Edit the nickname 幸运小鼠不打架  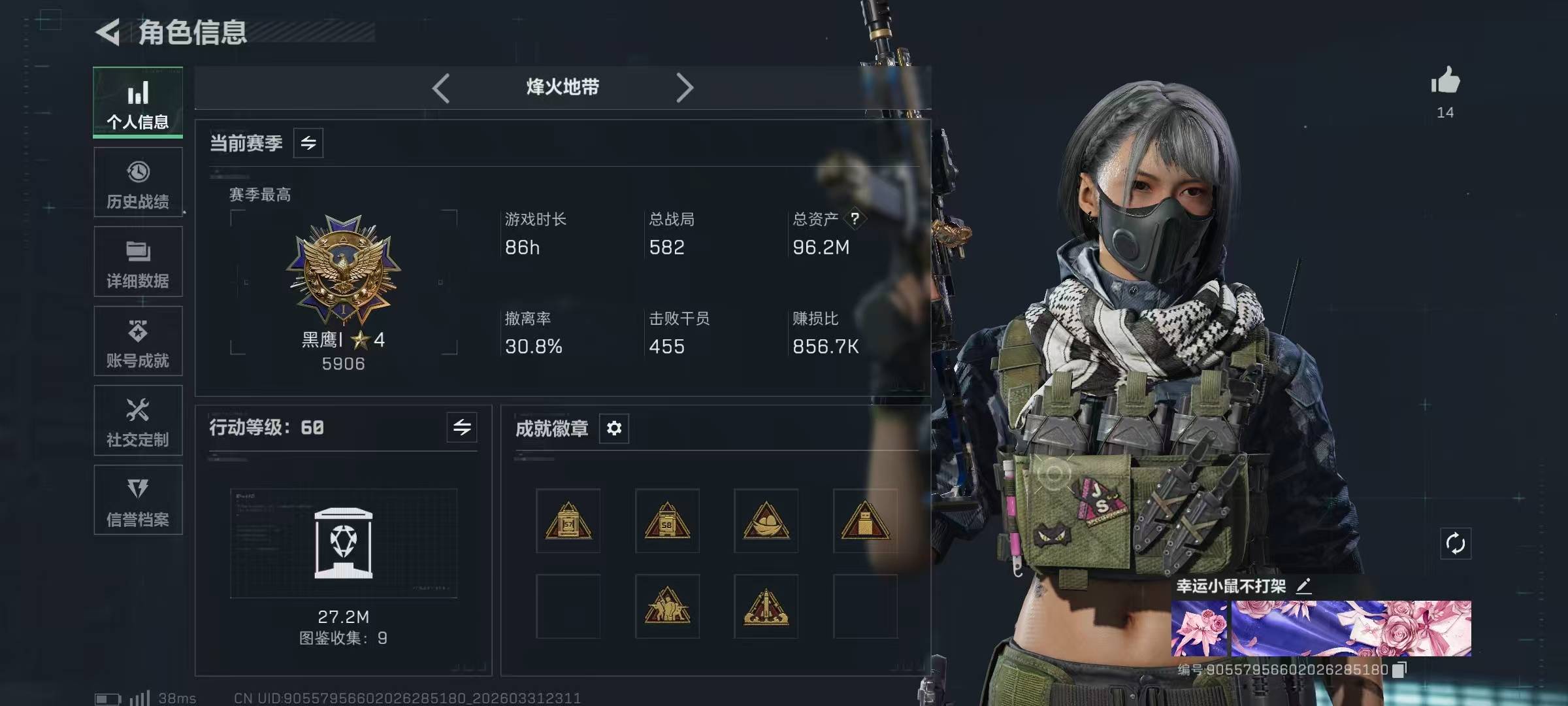(1304, 586)
